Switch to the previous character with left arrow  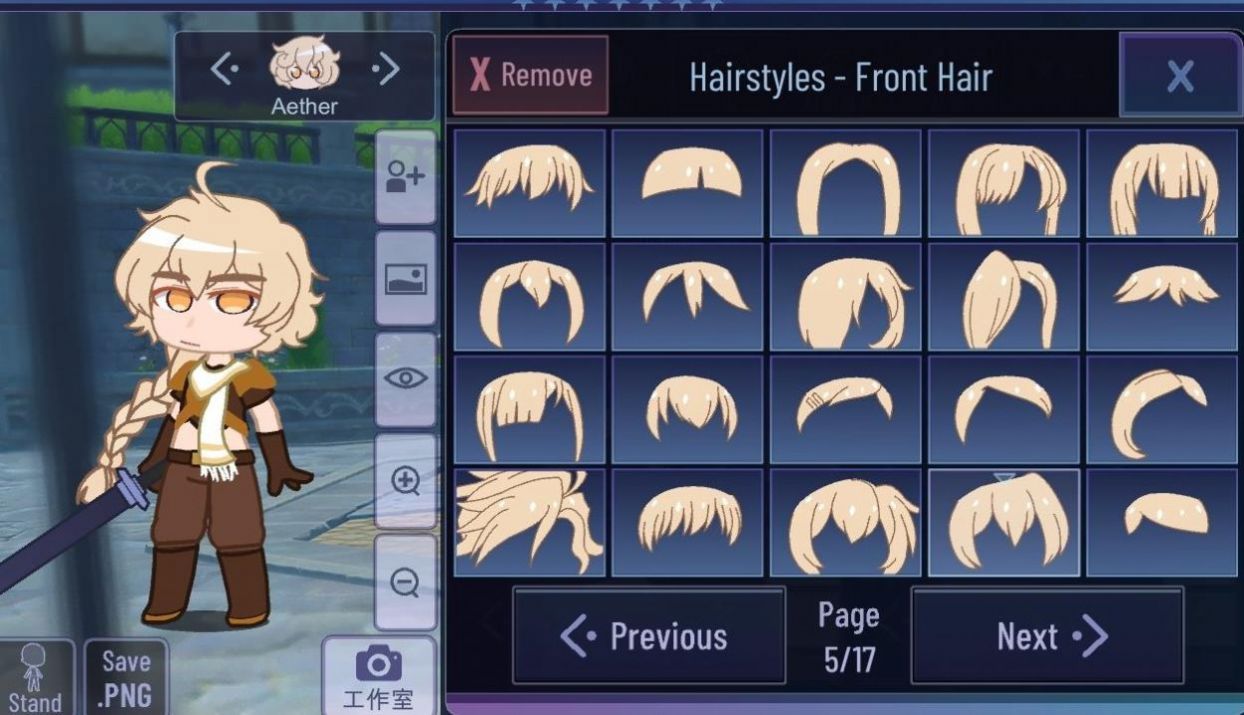pos(223,69)
